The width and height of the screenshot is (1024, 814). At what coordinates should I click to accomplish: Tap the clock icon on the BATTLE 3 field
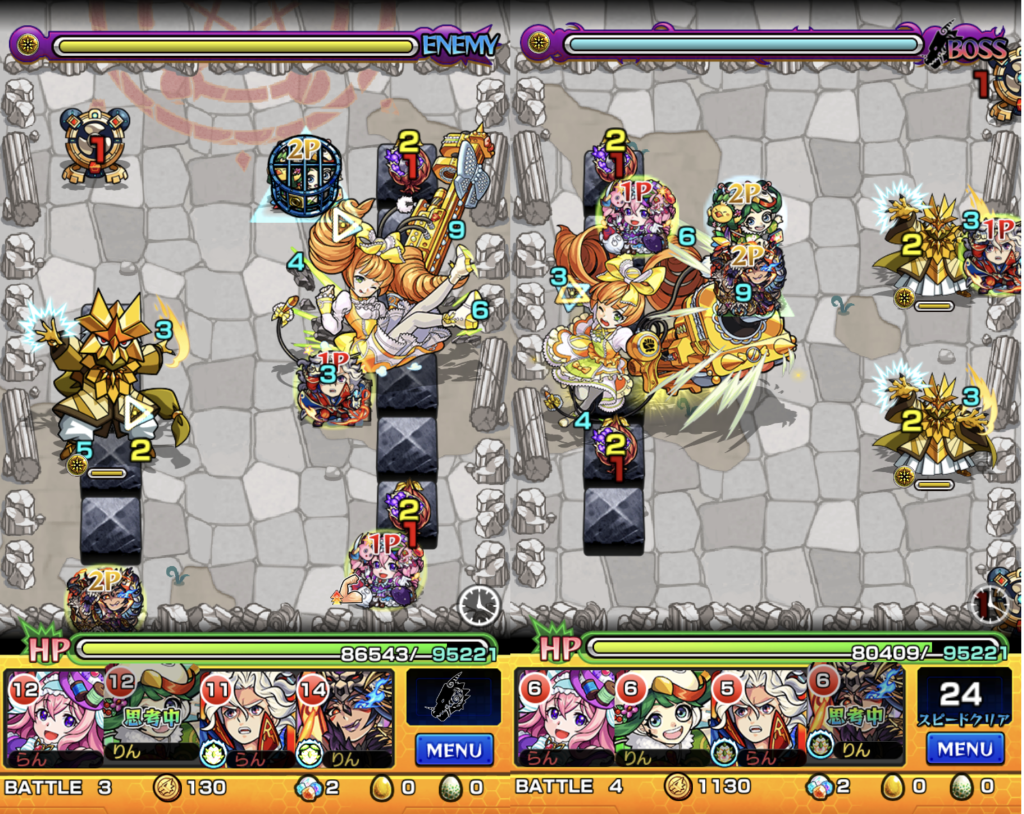tap(479, 605)
